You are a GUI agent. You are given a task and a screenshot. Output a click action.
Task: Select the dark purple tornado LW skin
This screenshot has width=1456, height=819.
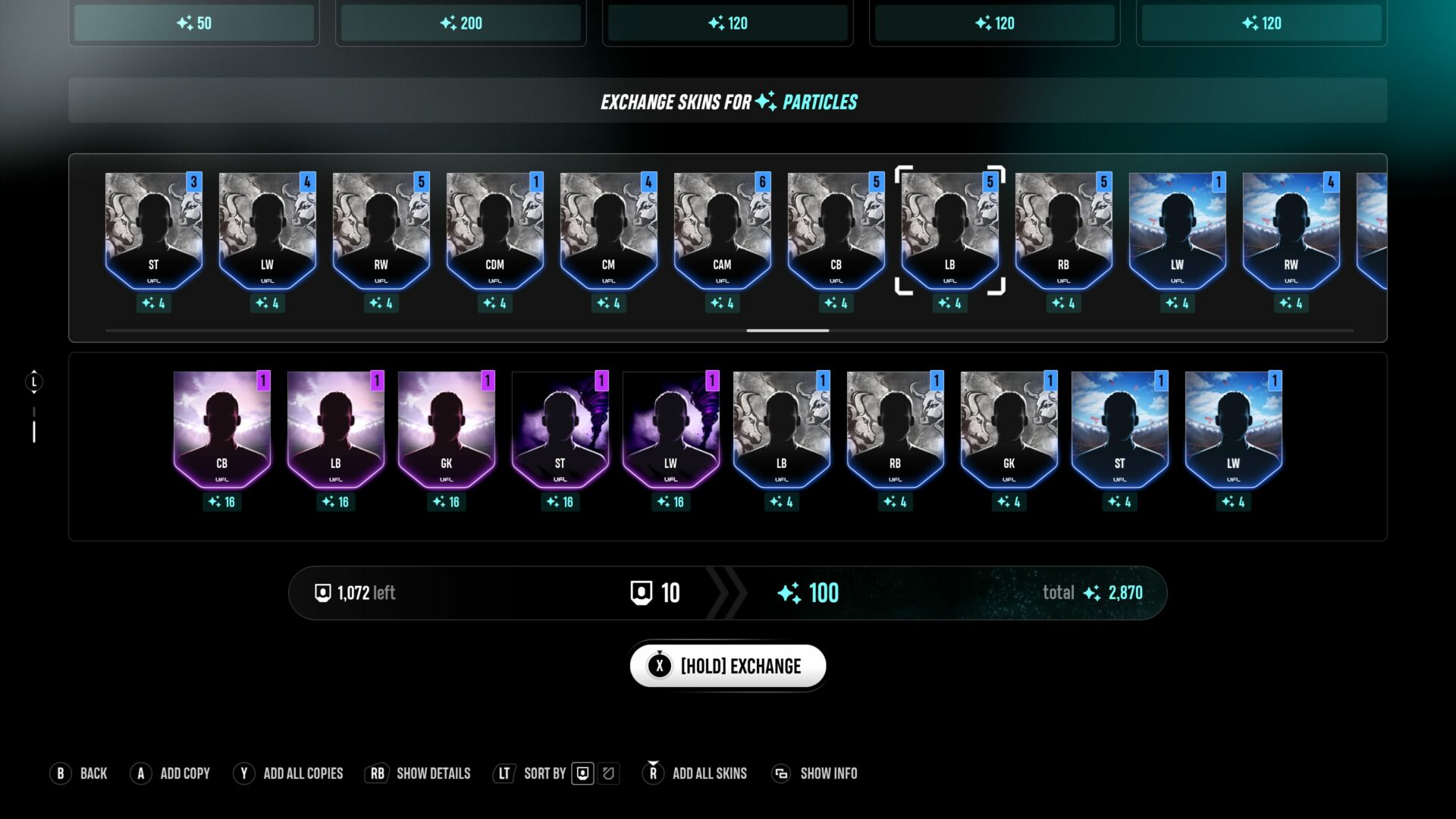pyautogui.click(x=670, y=430)
